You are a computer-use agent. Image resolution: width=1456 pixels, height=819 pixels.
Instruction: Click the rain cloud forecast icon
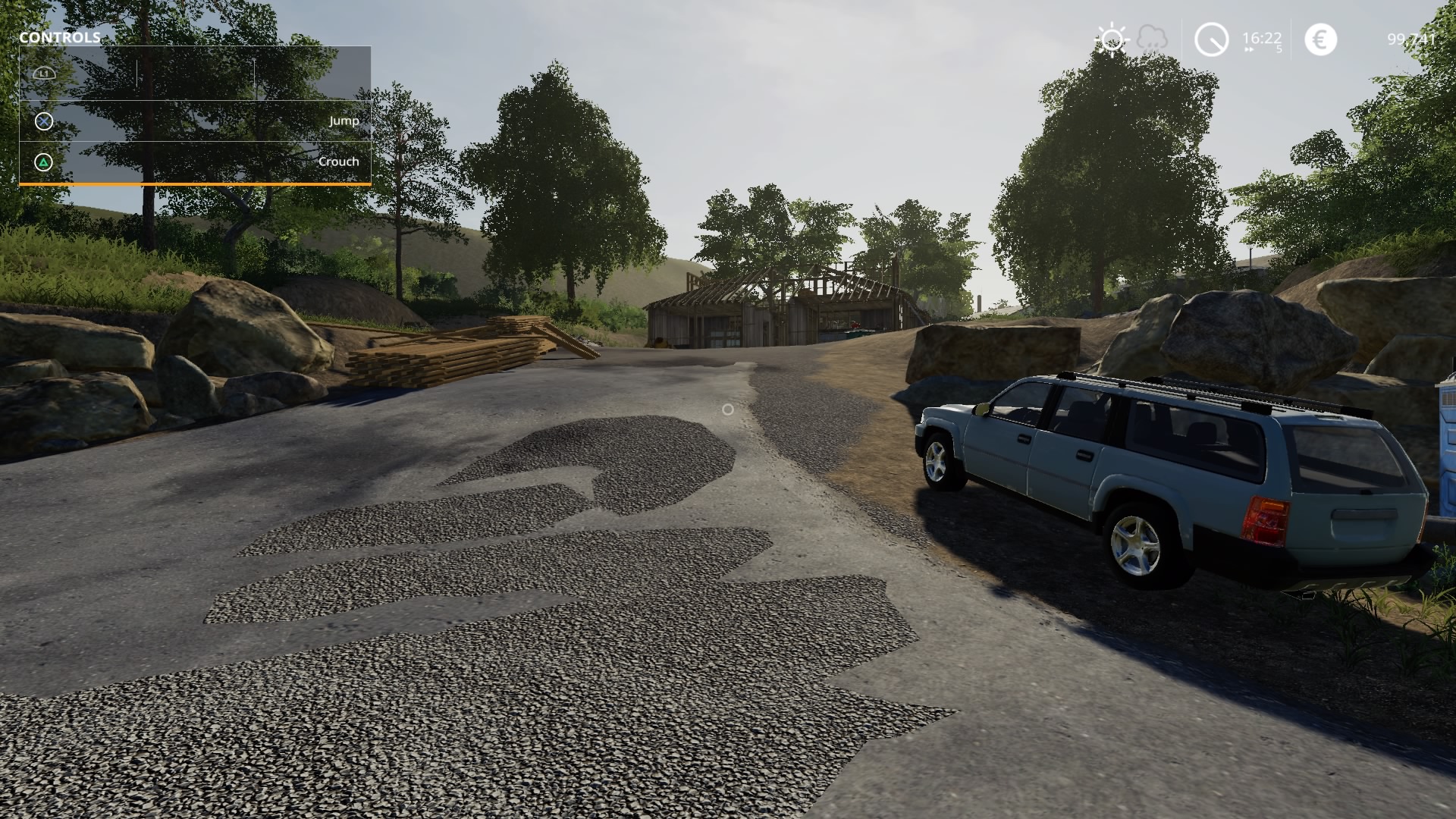(1152, 36)
